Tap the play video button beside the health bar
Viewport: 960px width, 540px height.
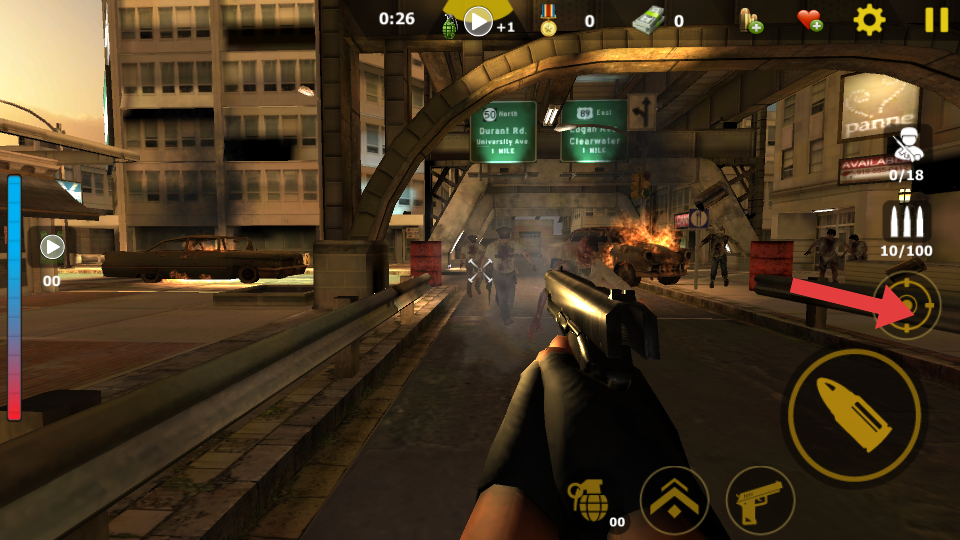(52, 246)
